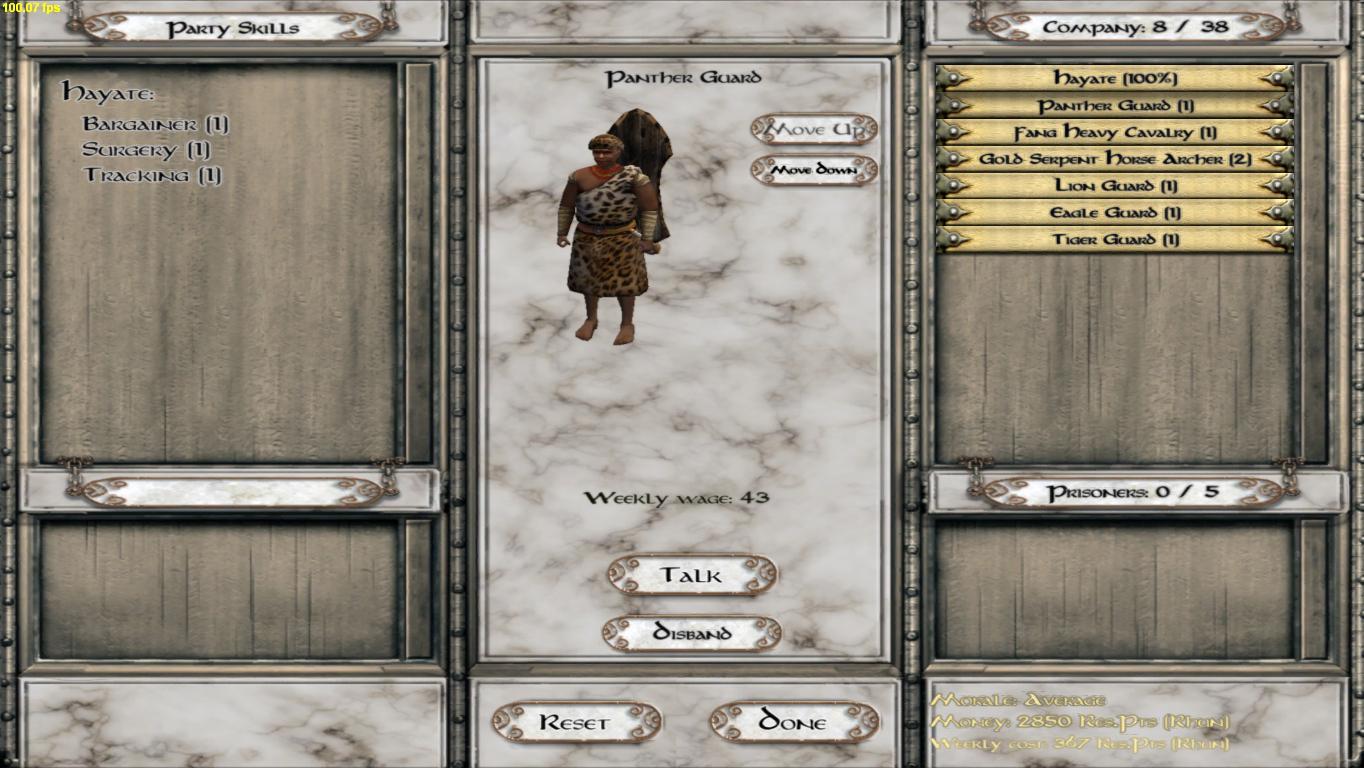
Task: Confirm with the Done button
Action: point(794,722)
